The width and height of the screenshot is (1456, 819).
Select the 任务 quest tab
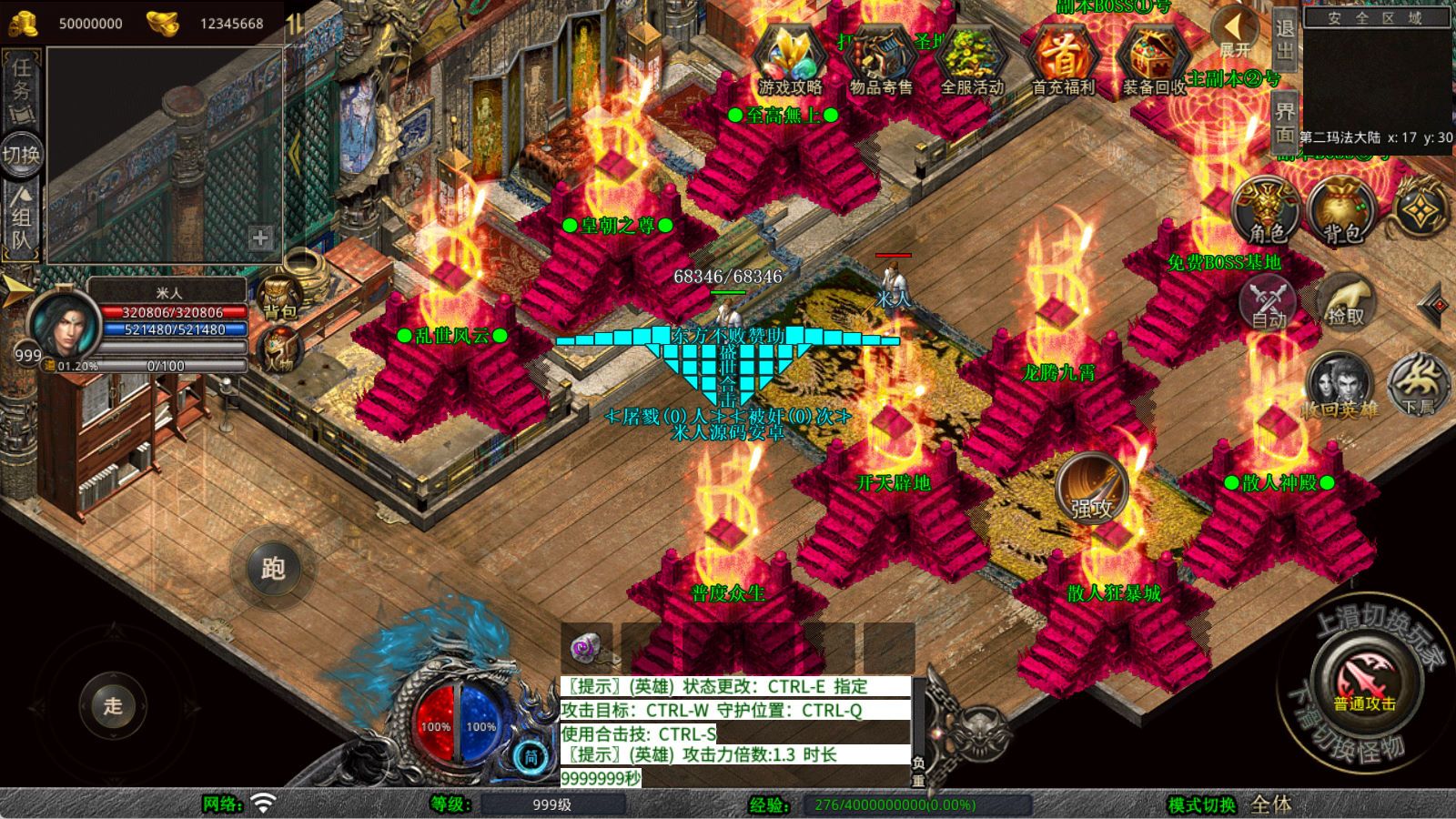tap(21, 90)
